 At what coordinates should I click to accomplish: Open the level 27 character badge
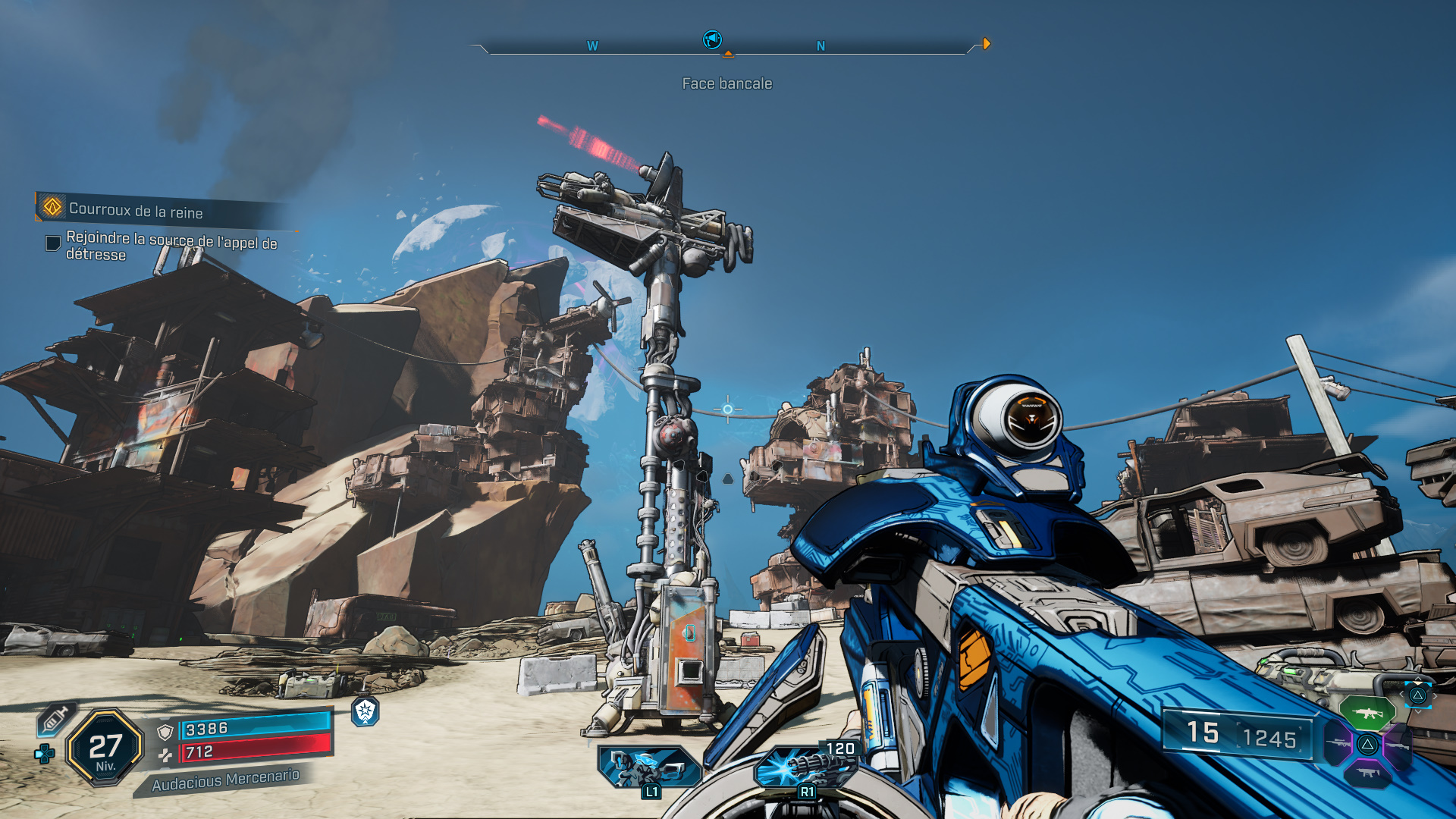click(105, 748)
